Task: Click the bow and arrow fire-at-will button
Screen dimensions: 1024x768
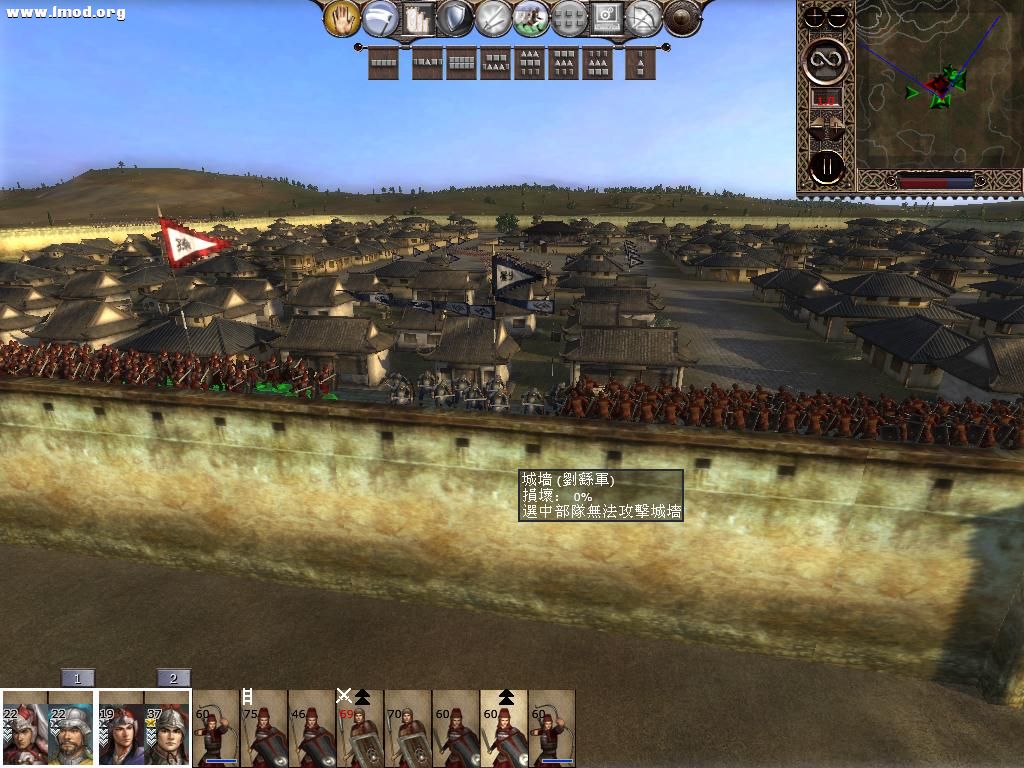Action: [x=644, y=17]
